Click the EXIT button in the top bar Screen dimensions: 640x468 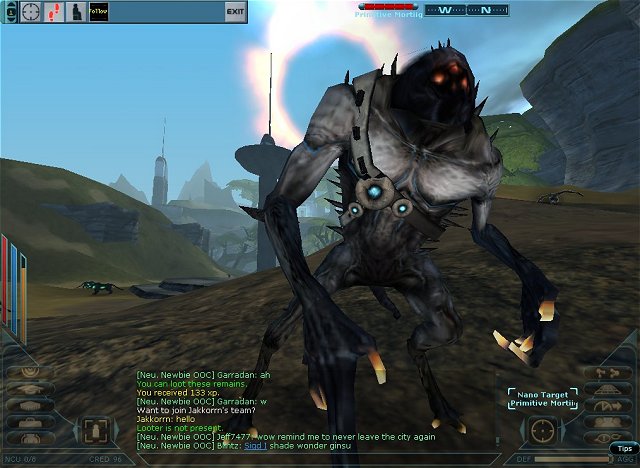[235, 11]
